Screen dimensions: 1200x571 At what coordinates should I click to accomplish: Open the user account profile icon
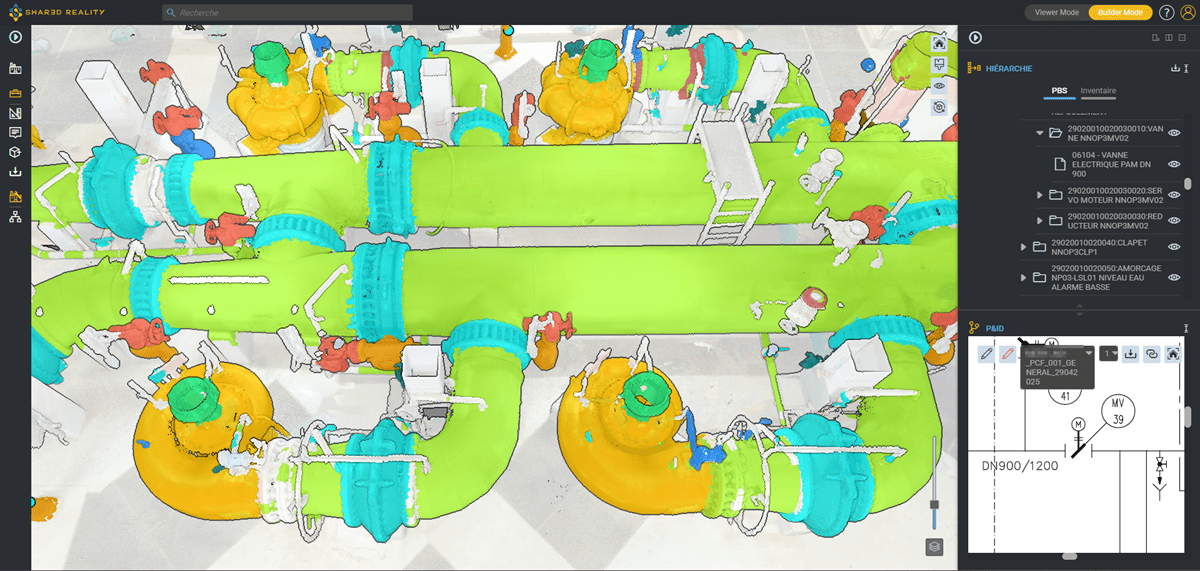1188,12
